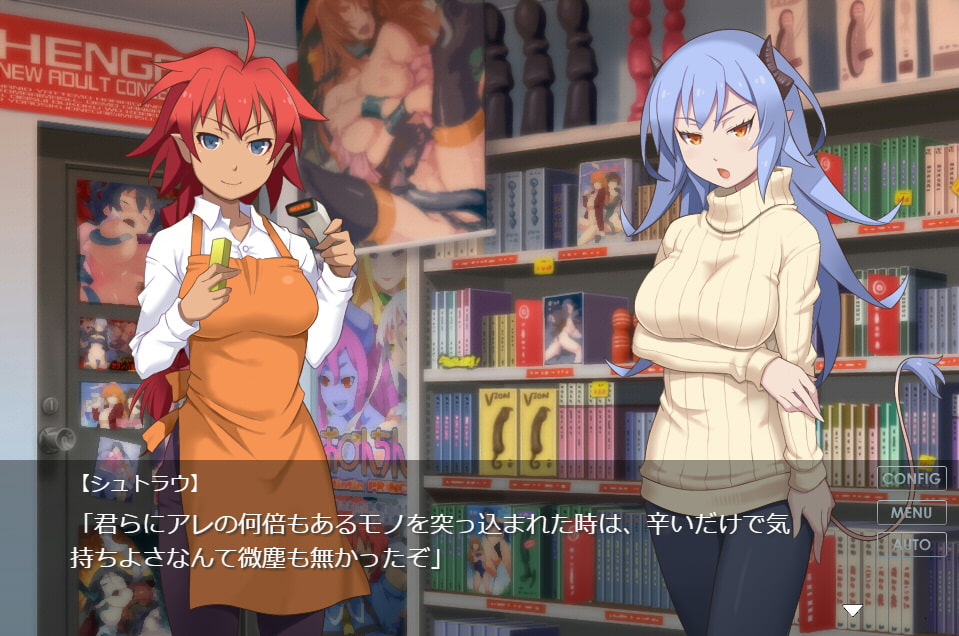Image resolution: width=959 pixels, height=636 pixels.
Task: Open the CONFIG settings
Action: (911, 478)
